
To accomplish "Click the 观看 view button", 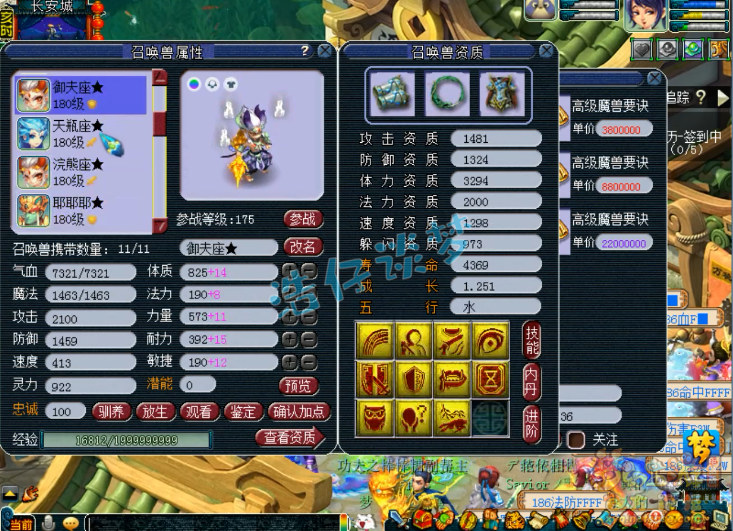I will tap(198, 411).
